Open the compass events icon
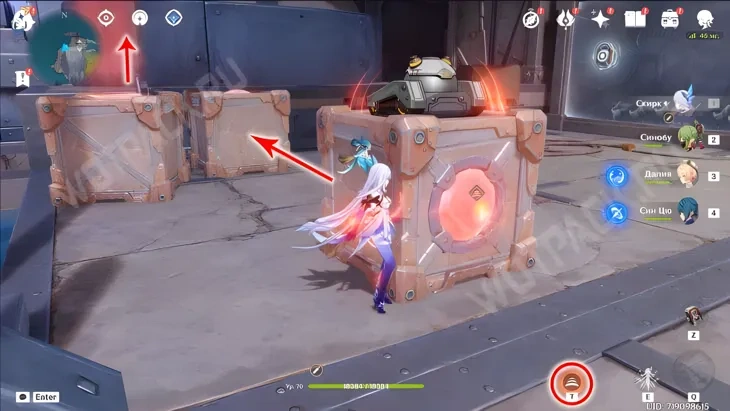This screenshot has width=730, height=411. click(532, 18)
